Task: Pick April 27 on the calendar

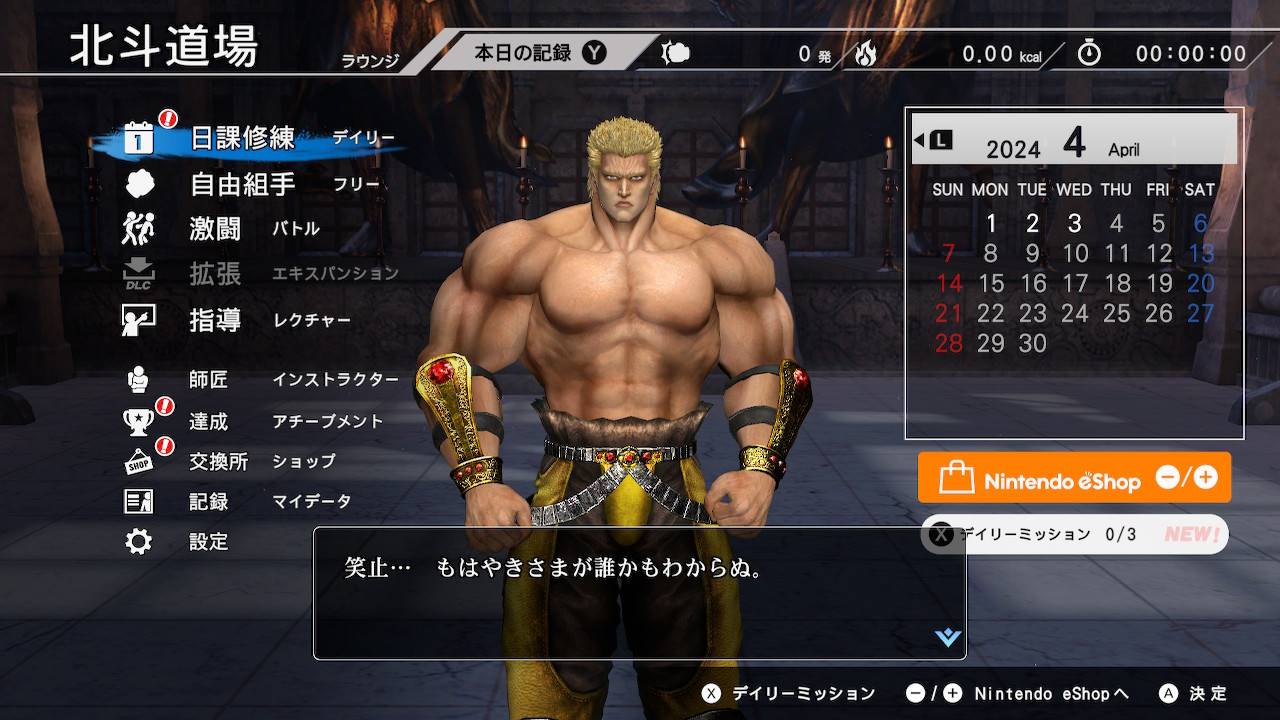Action: point(1200,314)
